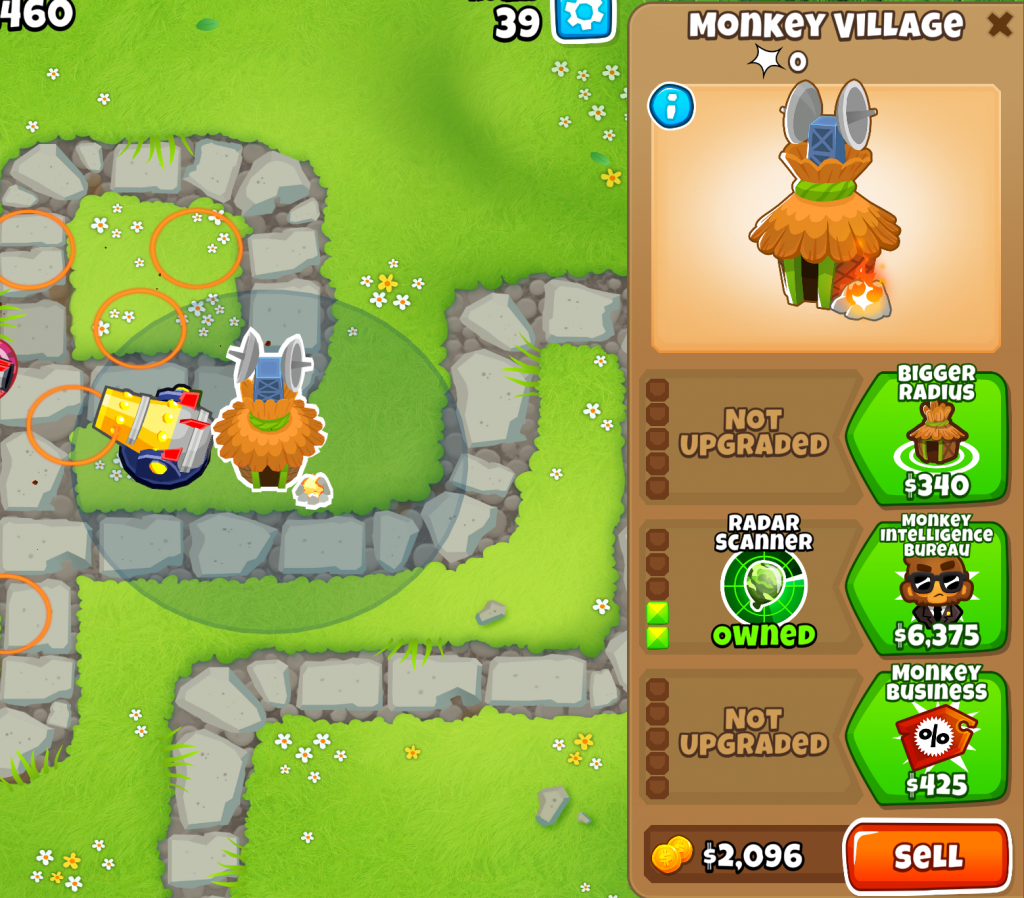
Task: Buy the Monkey Business upgrade
Action: (x=927, y=736)
